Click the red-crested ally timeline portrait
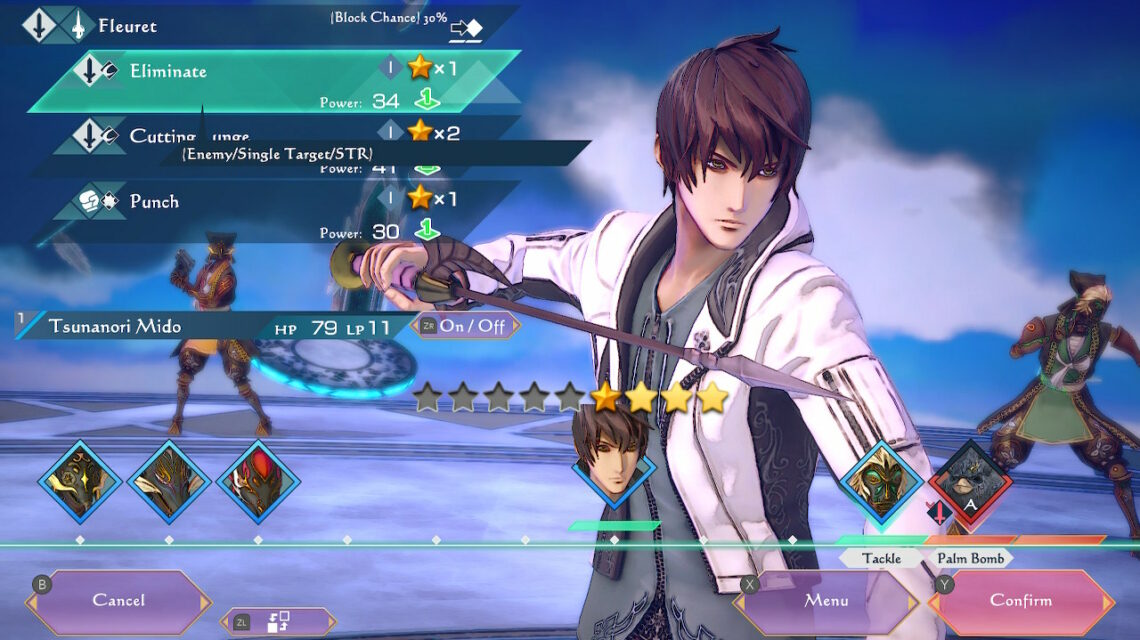Screen dimensions: 1140x640 pyautogui.click(x=258, y=482)
